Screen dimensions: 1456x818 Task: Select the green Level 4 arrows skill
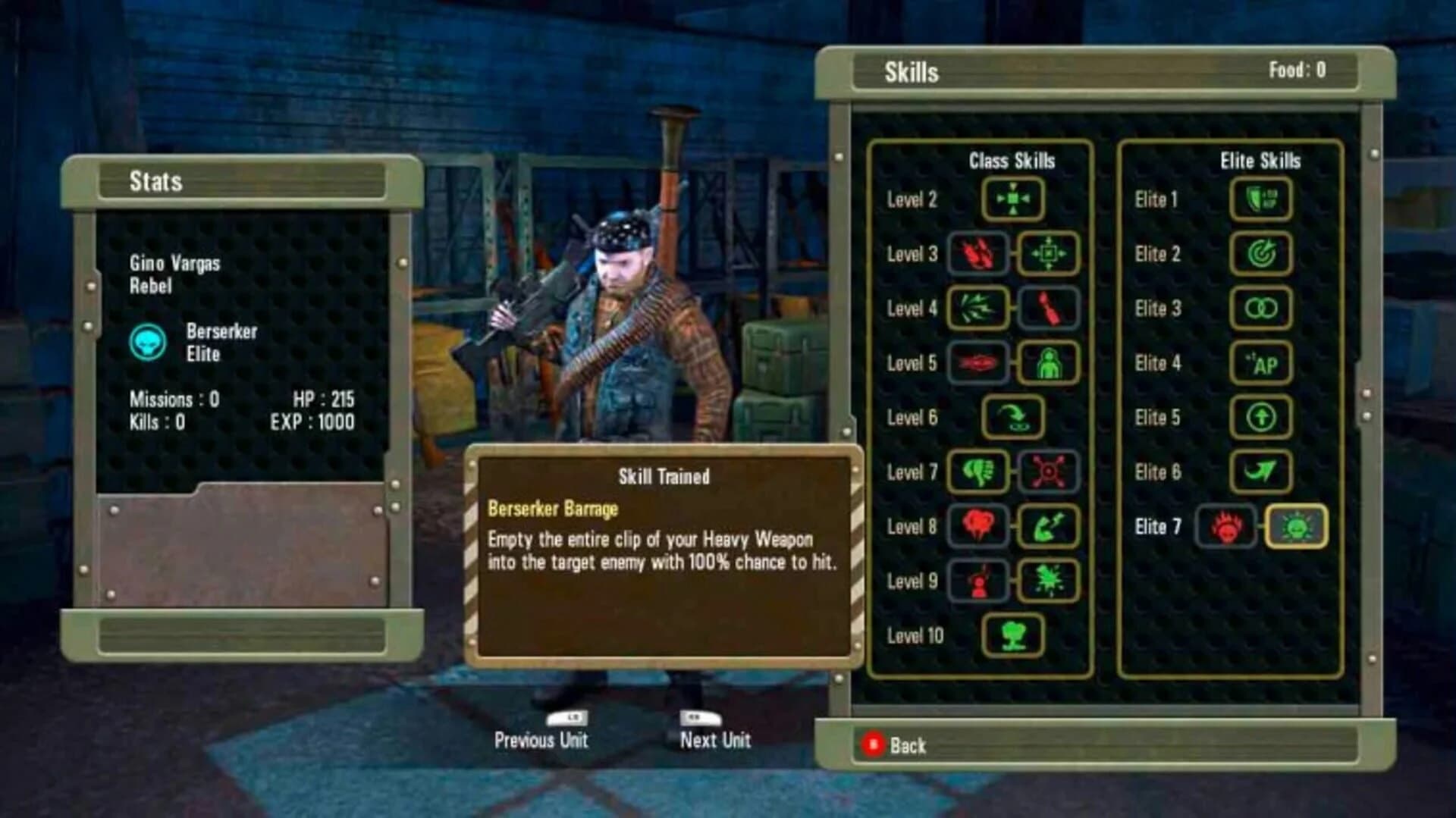[x=975, y=309]
